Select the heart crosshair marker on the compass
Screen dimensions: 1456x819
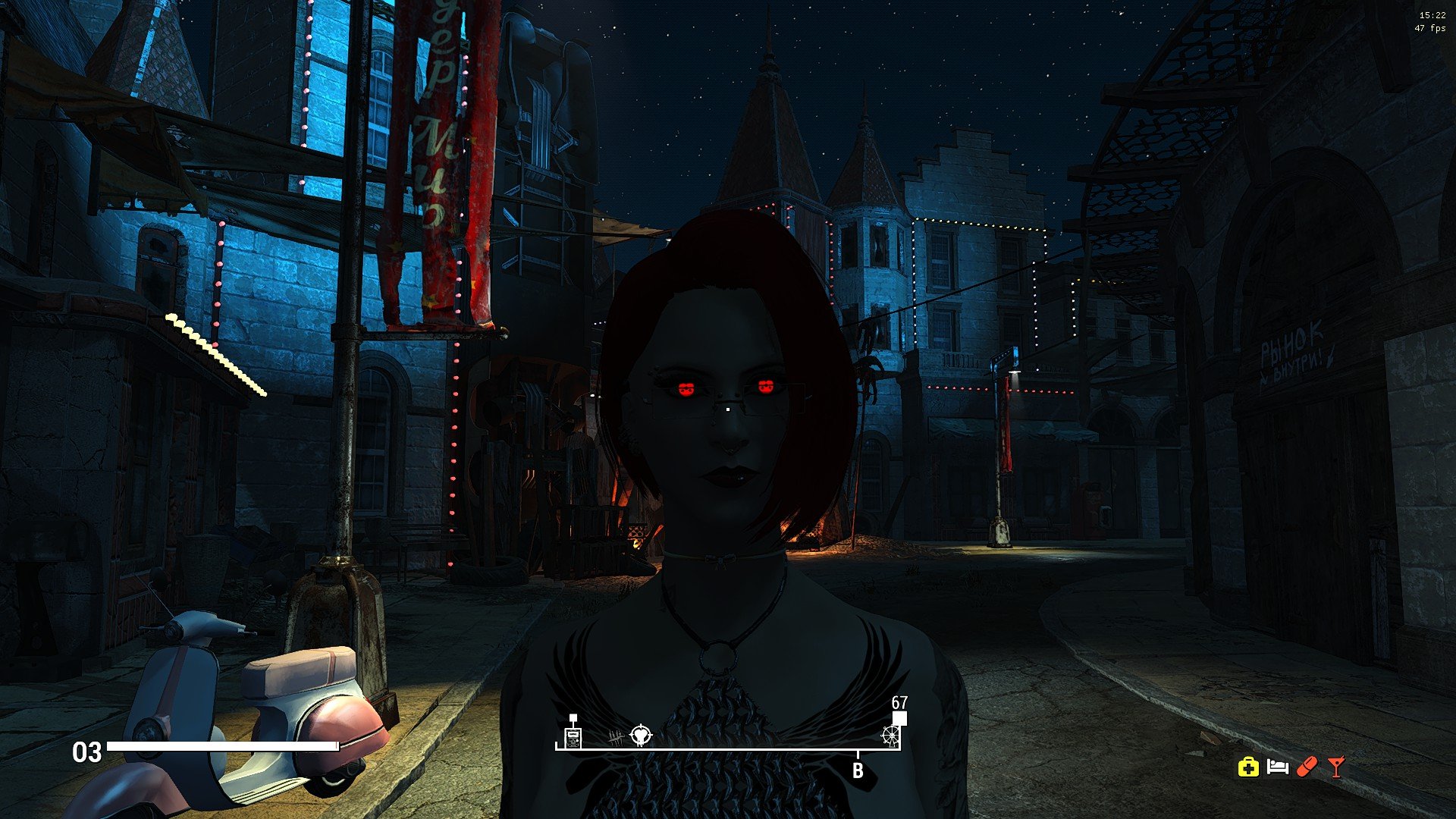pos(641,735)
